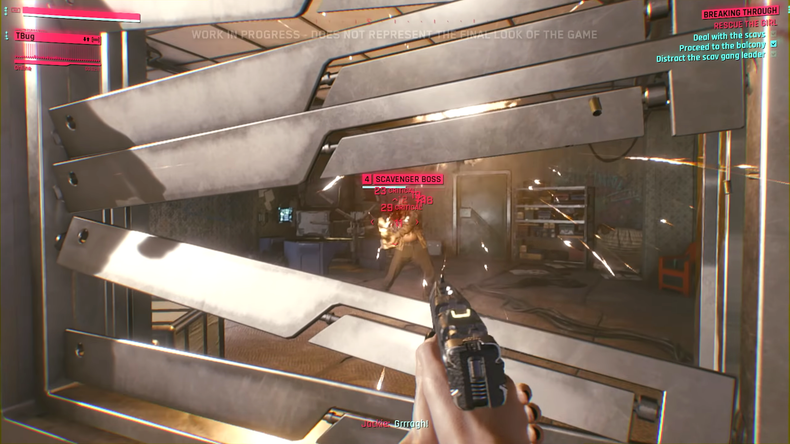Click the Proceed to the balcony objective
The image size is (790, 444).
point(722,46)
